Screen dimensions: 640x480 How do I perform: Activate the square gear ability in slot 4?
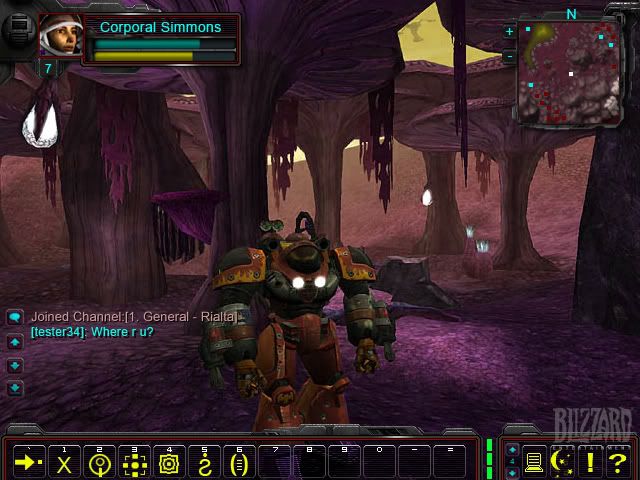pyautogui.click(x=169, y=463)
